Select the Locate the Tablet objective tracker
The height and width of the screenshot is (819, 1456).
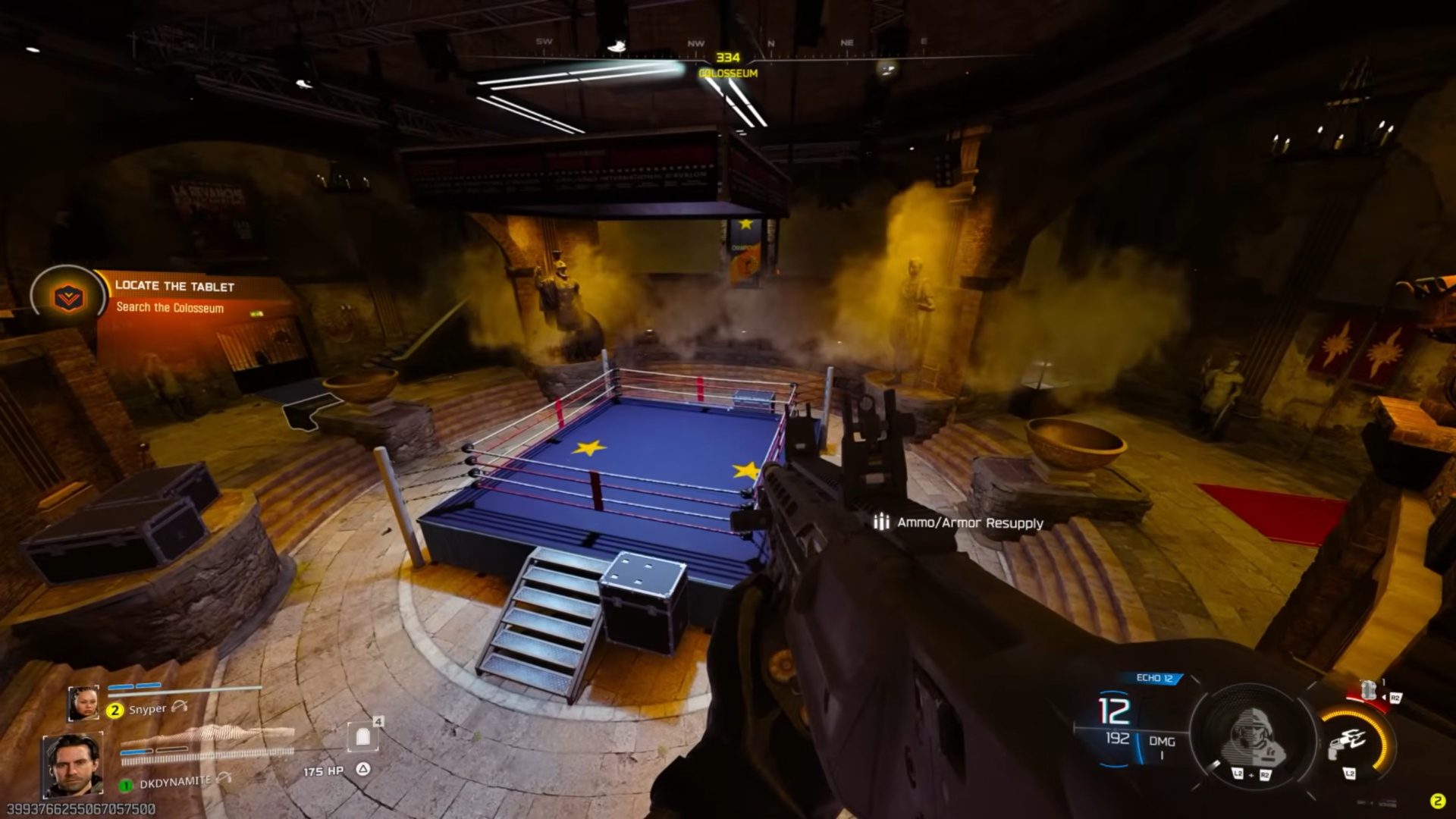pos(174,296)
